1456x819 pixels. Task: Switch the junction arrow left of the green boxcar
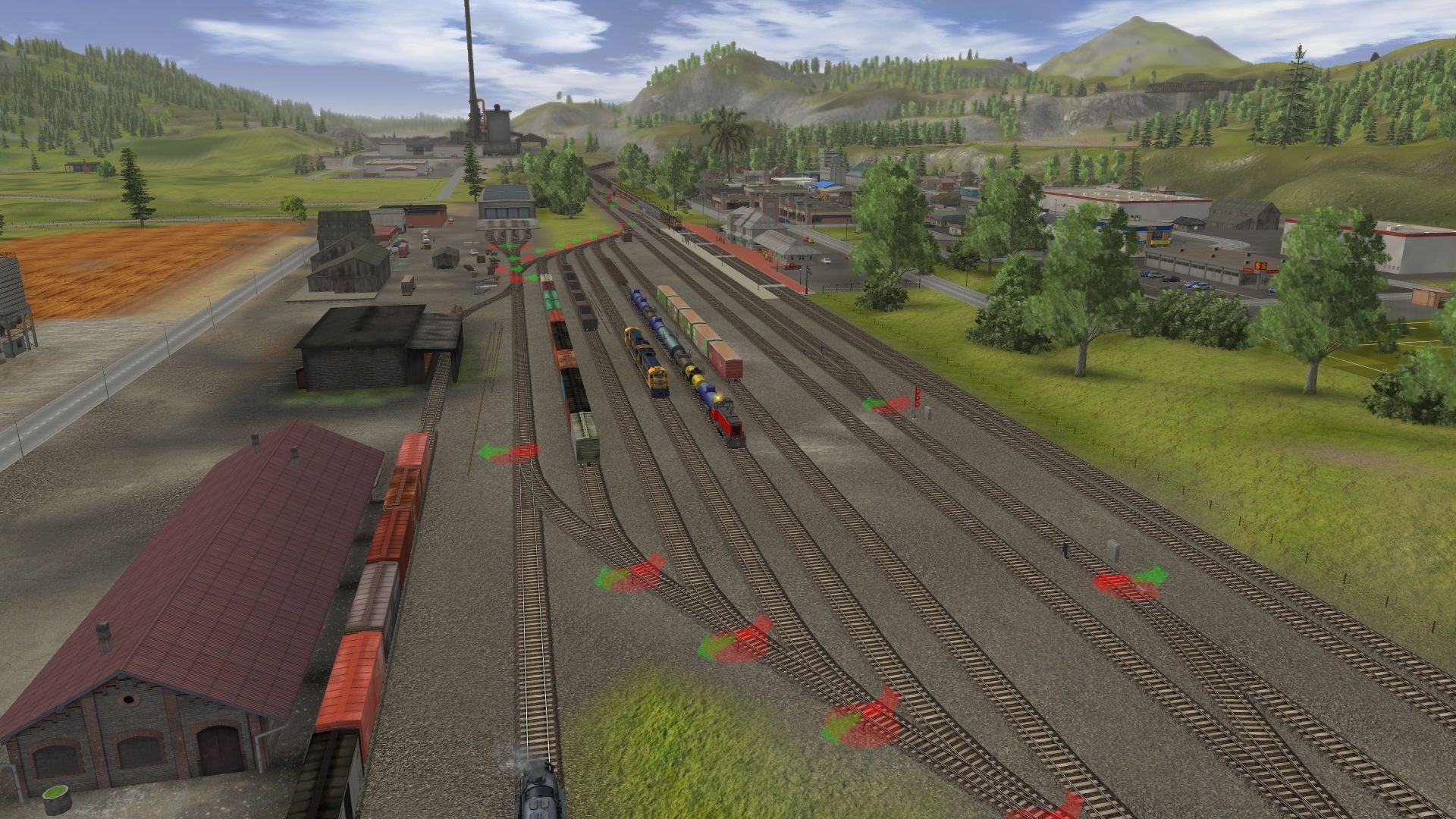coord(509,453)
